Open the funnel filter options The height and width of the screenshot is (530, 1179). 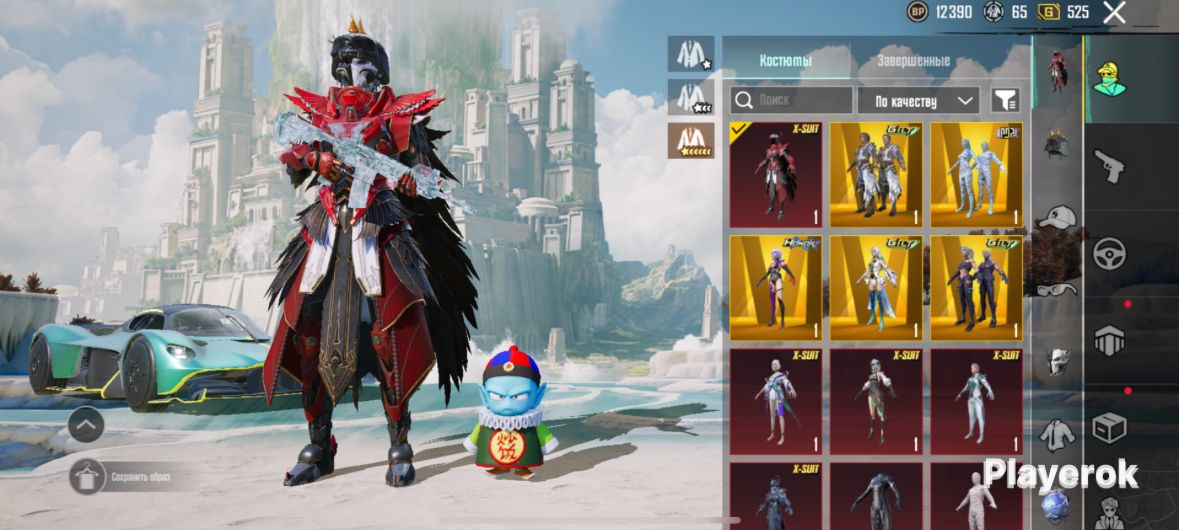point(1004,100)
